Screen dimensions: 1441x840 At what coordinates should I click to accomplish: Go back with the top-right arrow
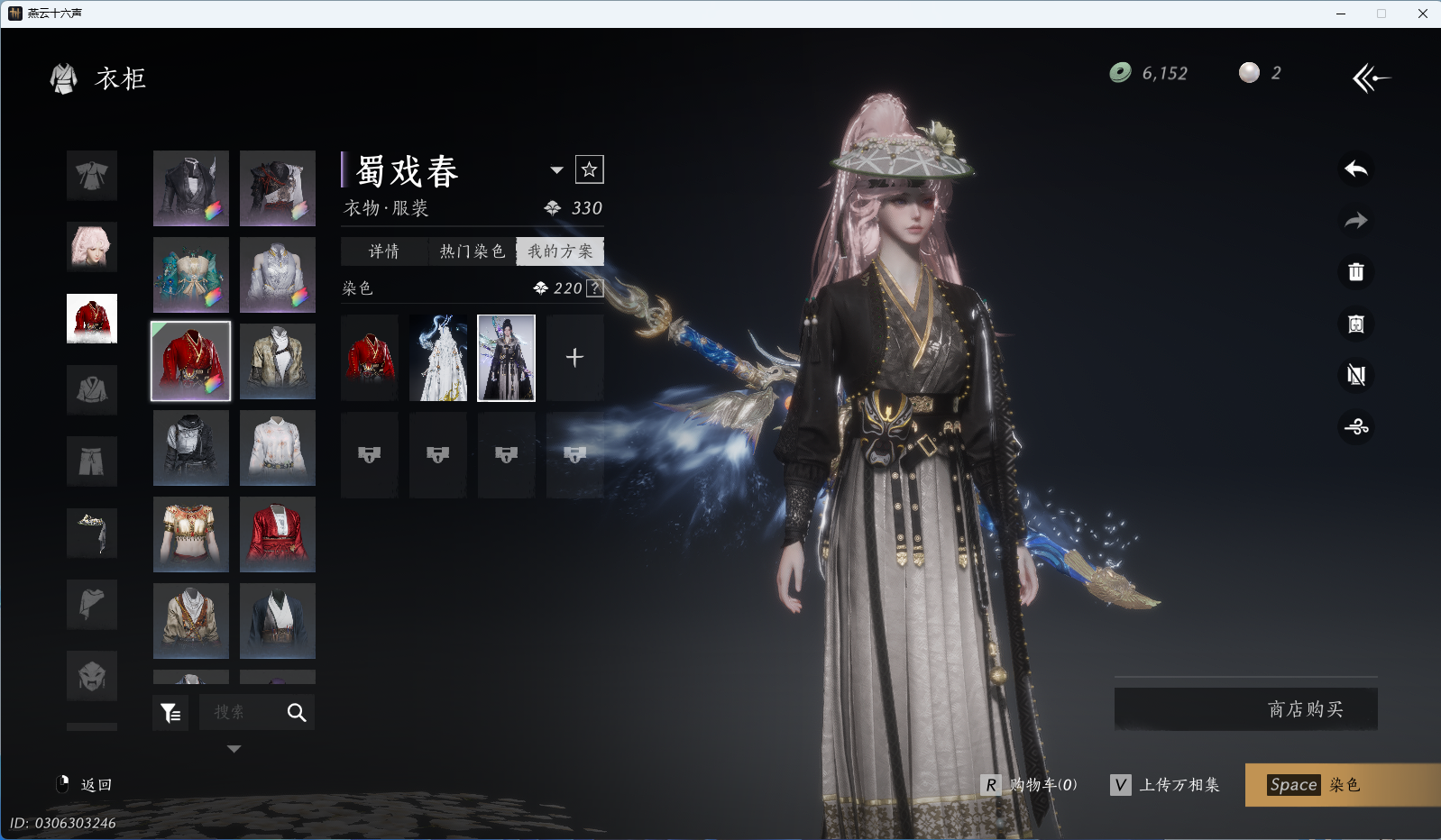pos(1371,78)
